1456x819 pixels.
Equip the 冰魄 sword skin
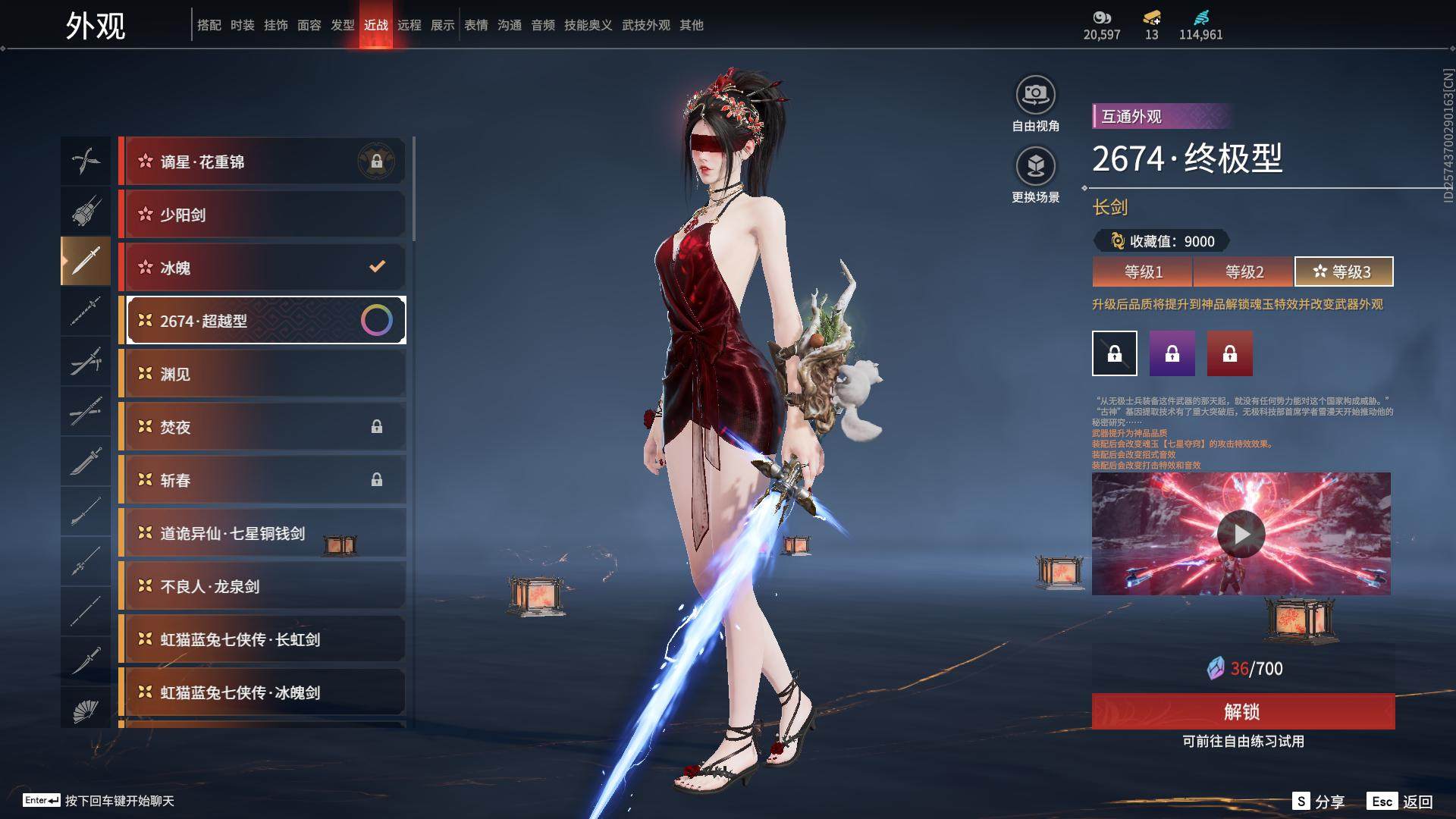point(262,268)
